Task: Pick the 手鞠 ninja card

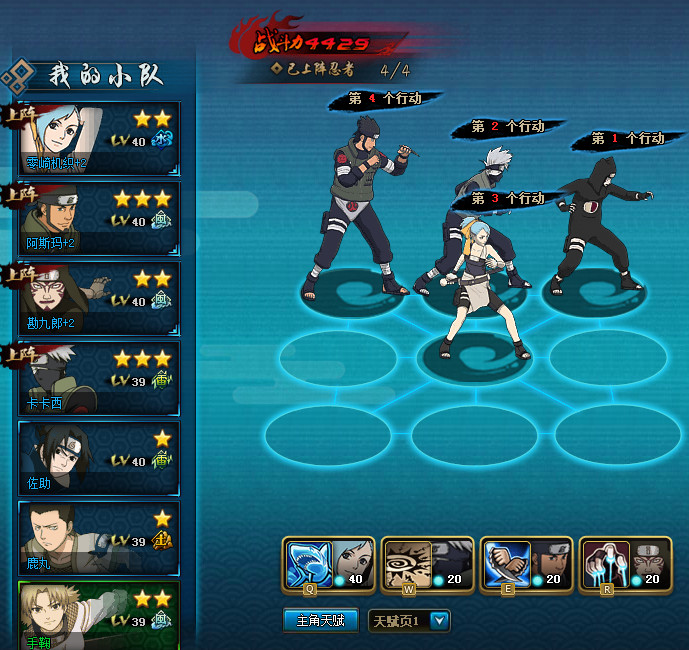Action: point(100,614)
